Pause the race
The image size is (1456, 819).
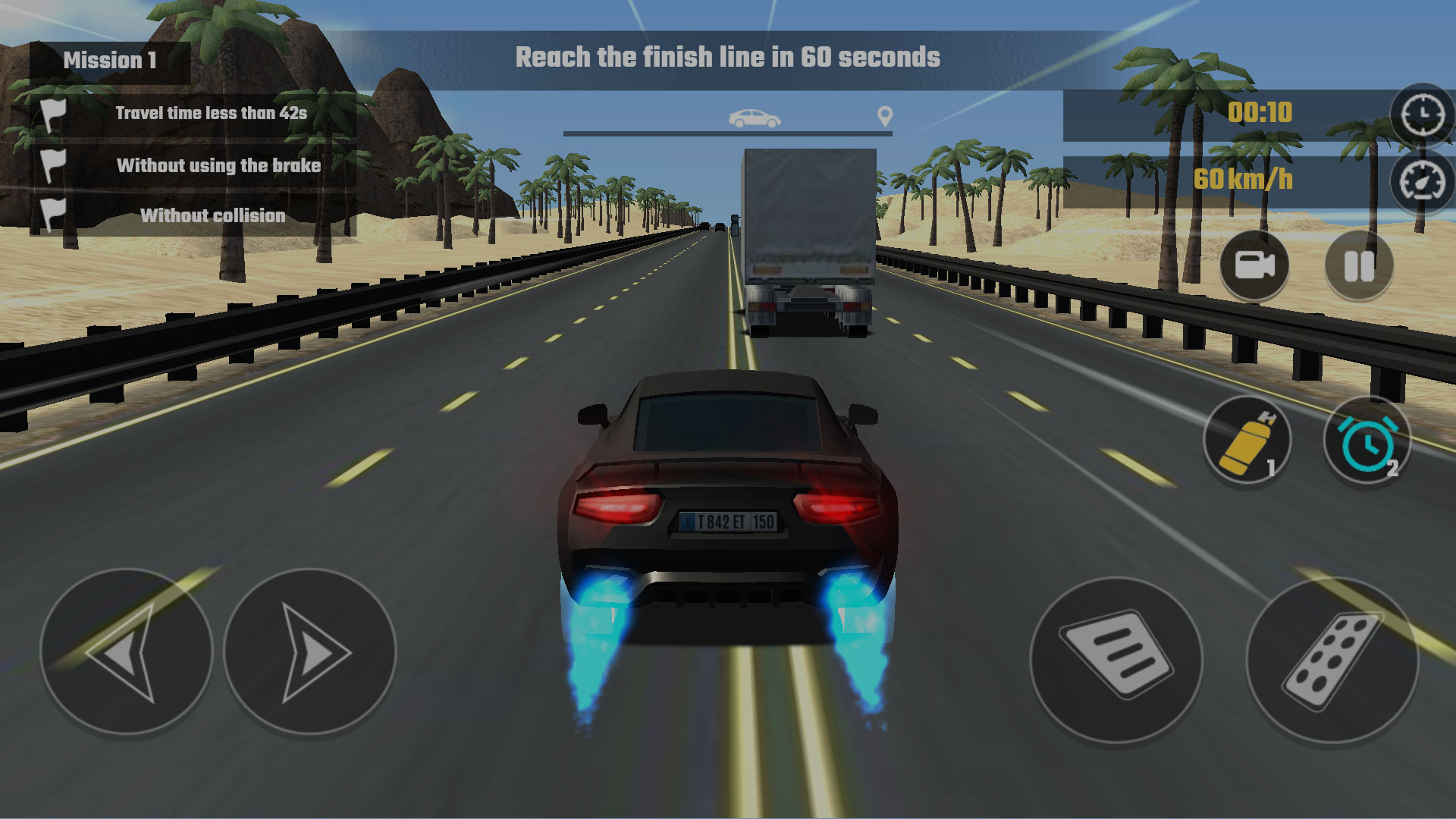pos(1357,267)
